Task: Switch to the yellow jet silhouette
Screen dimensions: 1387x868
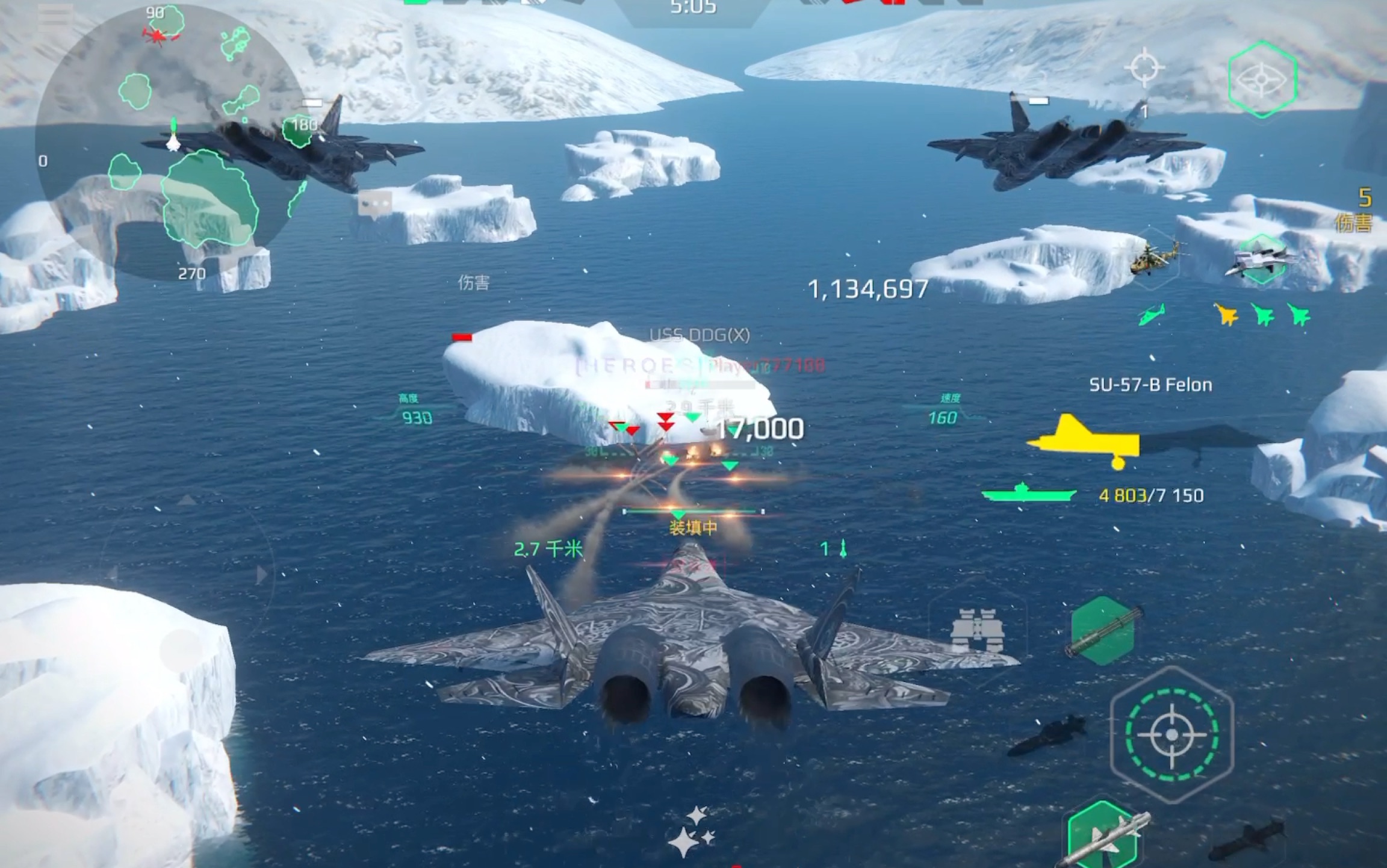Action: [x=1226, y=314]
